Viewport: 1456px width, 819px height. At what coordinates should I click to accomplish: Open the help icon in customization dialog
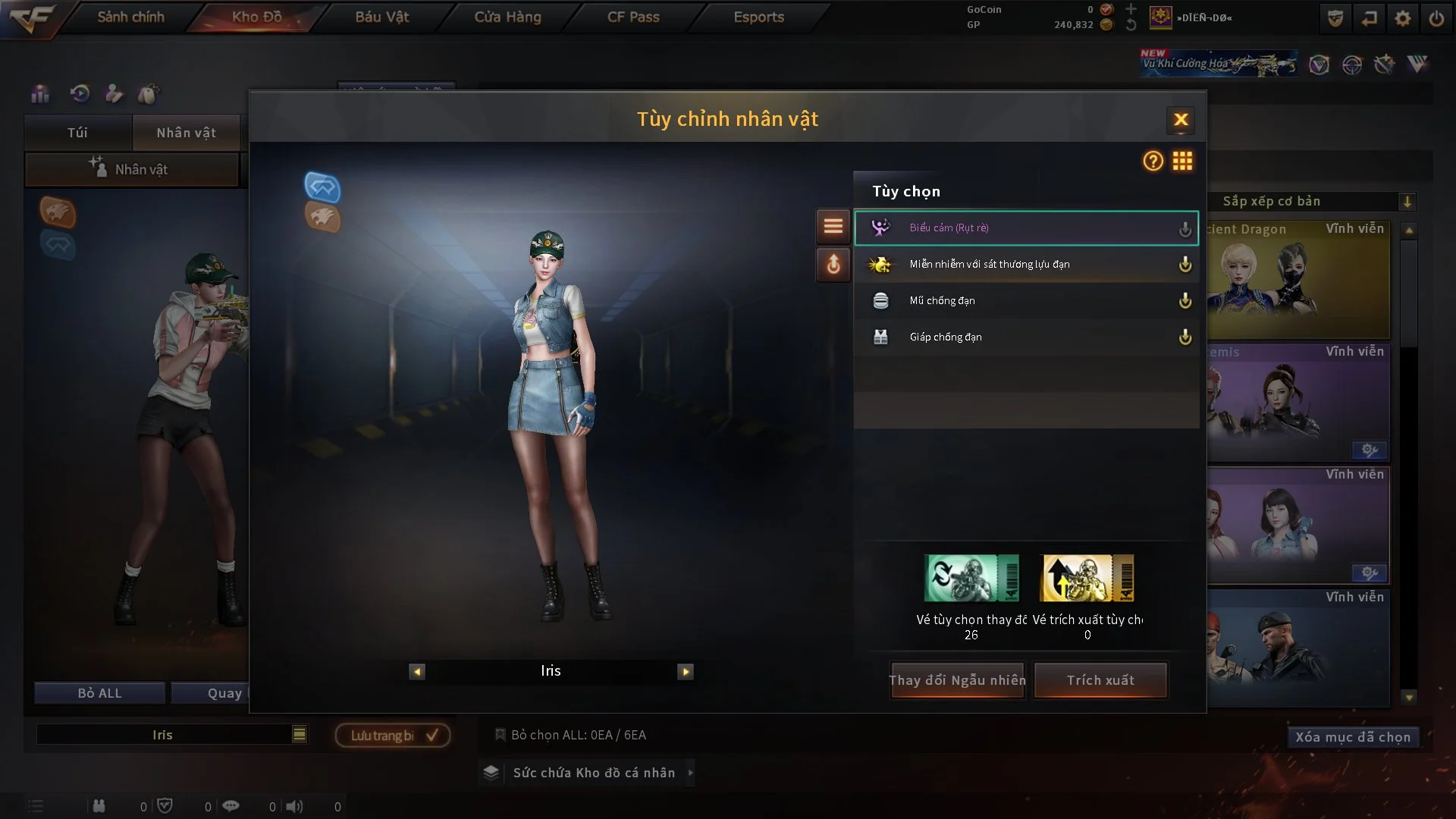click(1152, 162)
